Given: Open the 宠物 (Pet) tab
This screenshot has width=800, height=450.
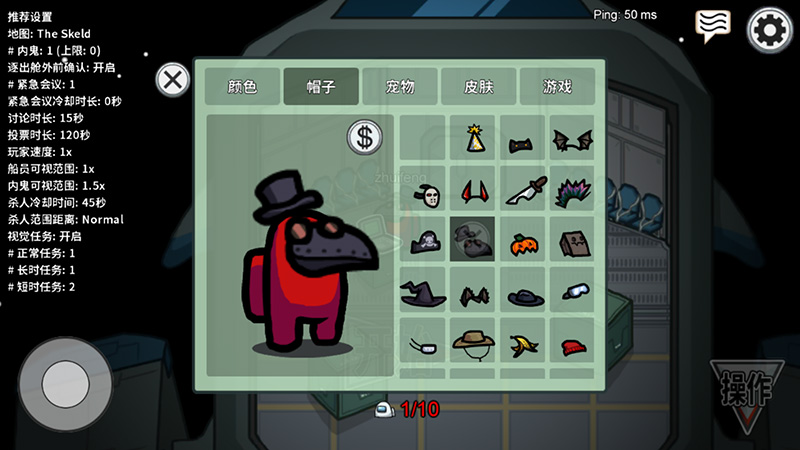Looking at the screenshot, I should tap(400, 86).
